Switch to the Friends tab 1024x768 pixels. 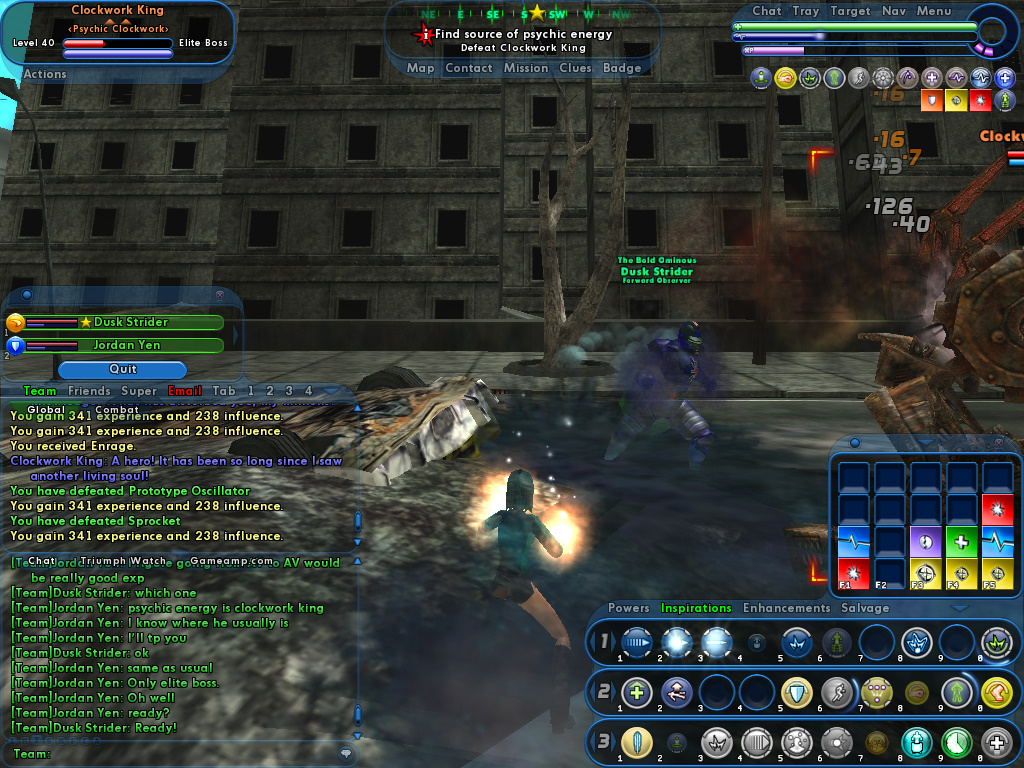[x=89, y=391]
